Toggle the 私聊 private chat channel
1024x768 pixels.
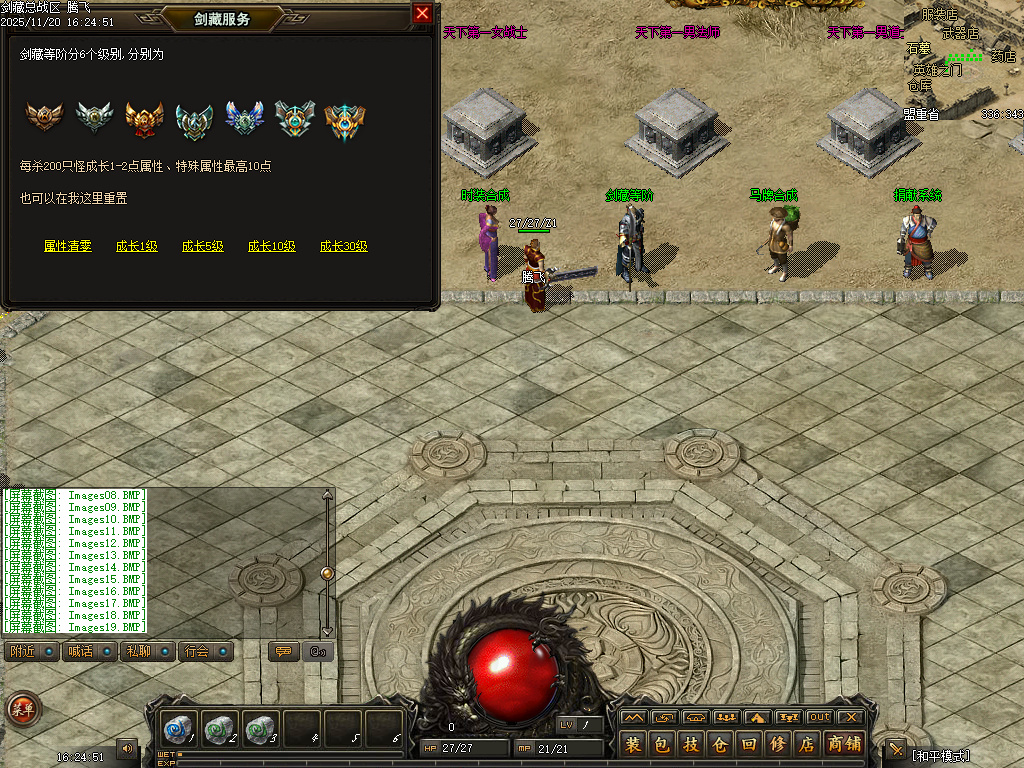click(147, 652)
